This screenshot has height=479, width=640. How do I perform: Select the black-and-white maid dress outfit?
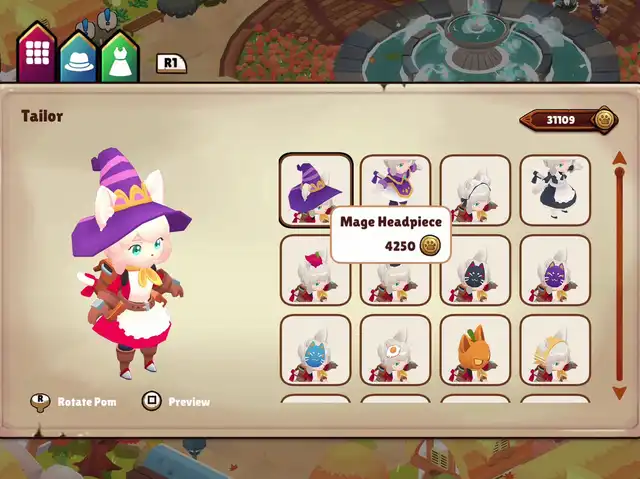click(555, 189)
